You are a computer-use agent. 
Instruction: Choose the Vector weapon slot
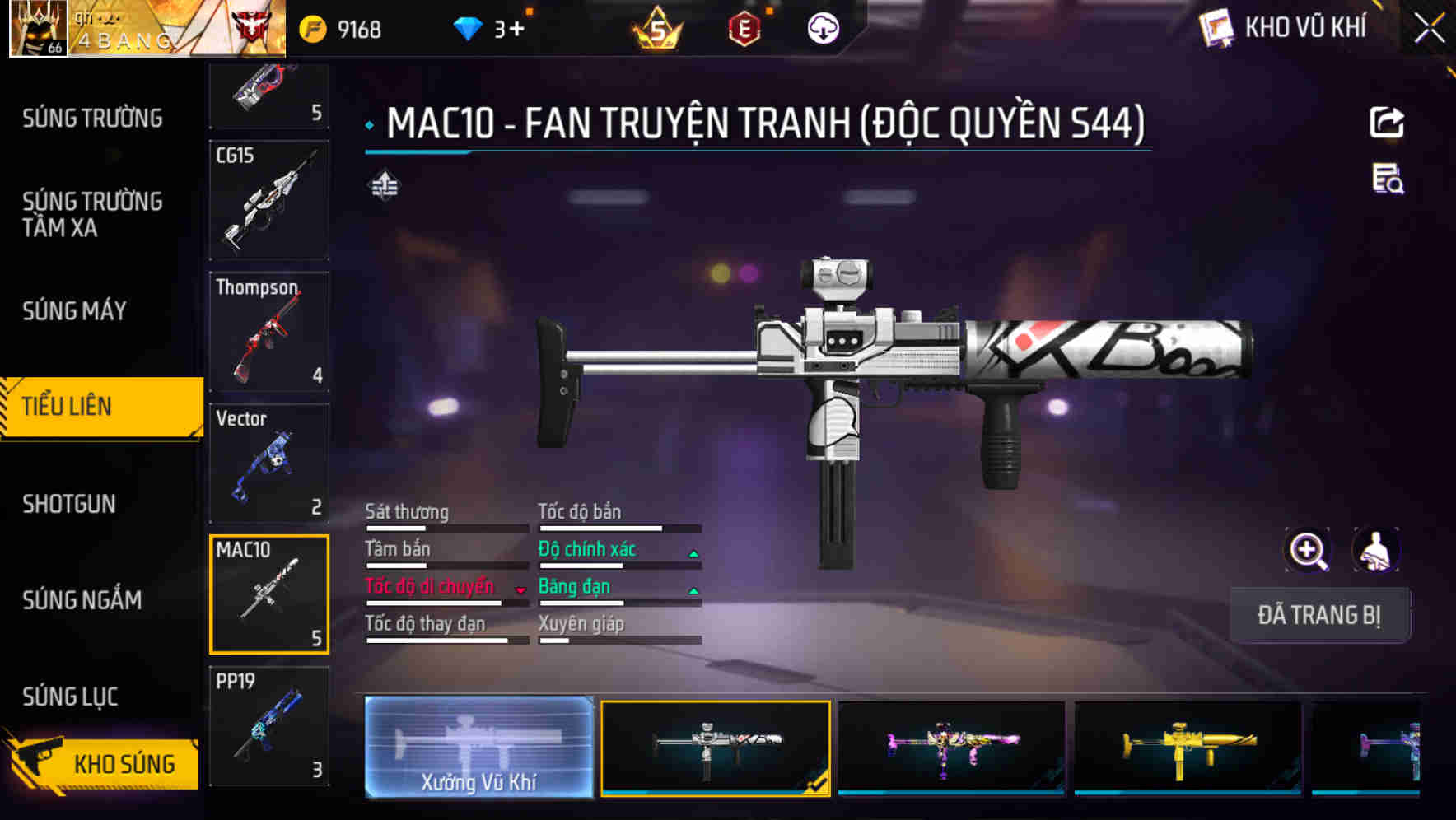[269, 463]
